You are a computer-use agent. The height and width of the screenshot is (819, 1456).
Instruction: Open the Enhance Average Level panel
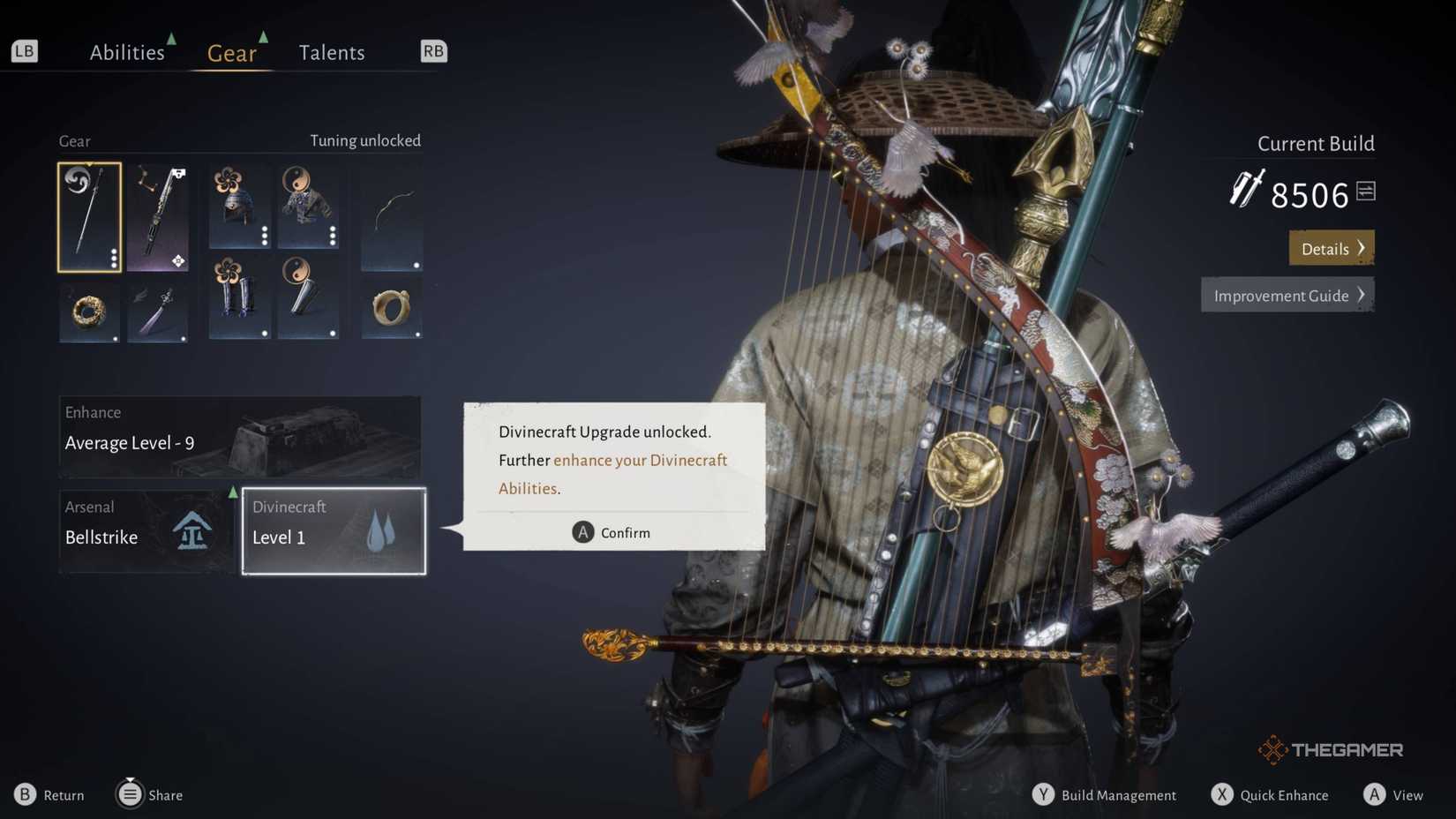point(240,437)
